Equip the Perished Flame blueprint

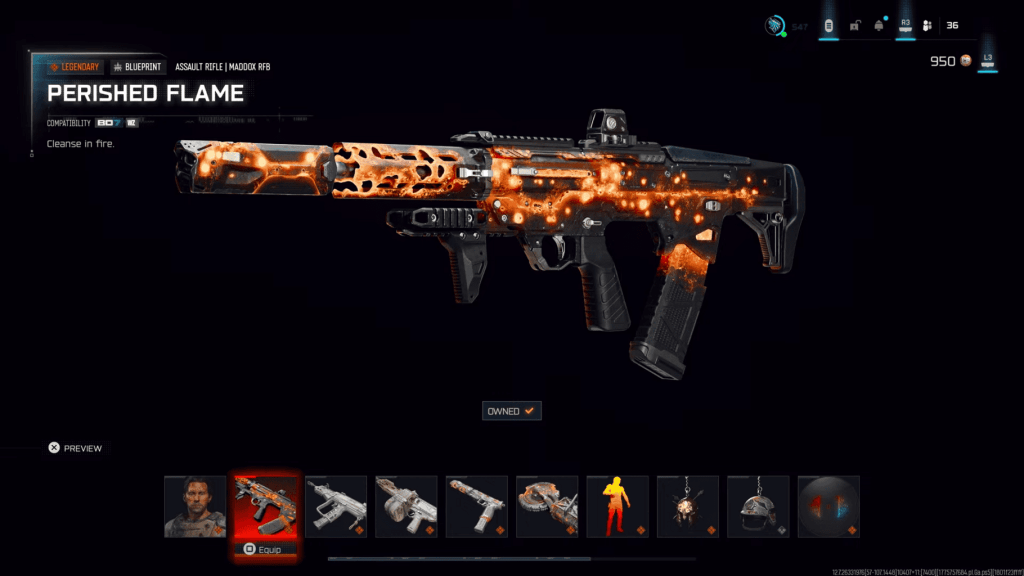pos(265,549)
